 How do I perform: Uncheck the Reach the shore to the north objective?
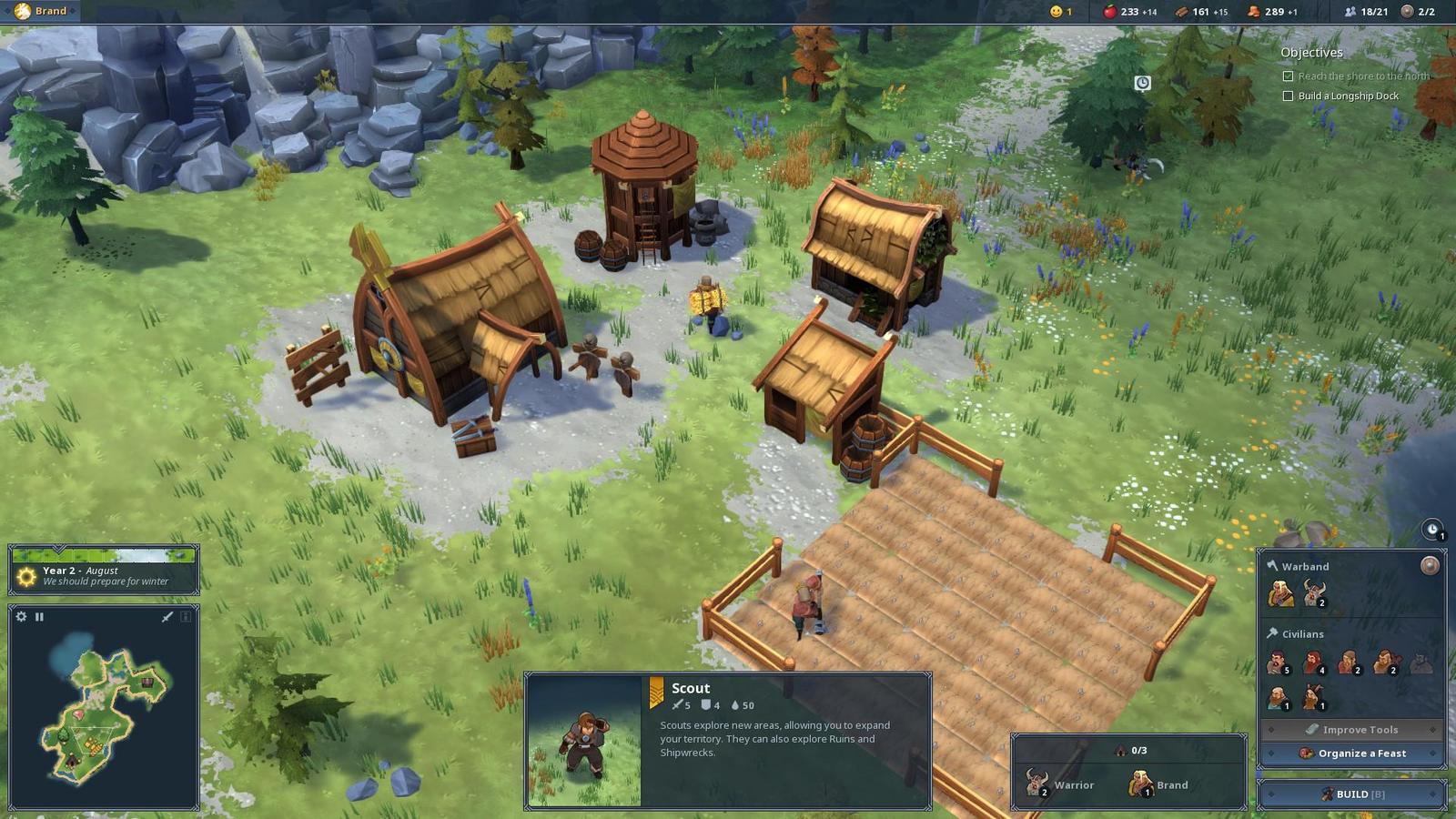(x=1288, y=76)
